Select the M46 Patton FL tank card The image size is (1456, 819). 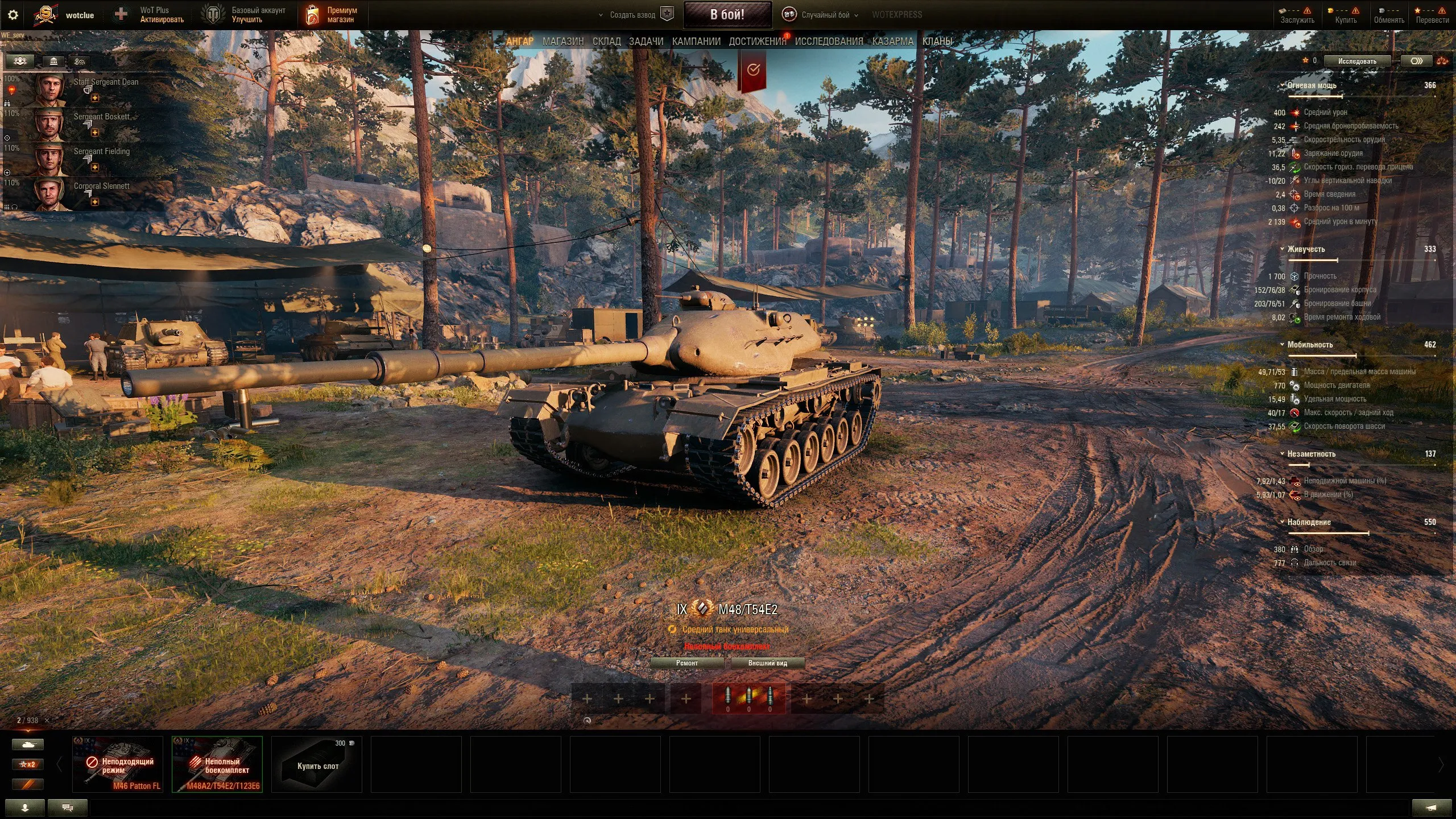coord(118,764)
